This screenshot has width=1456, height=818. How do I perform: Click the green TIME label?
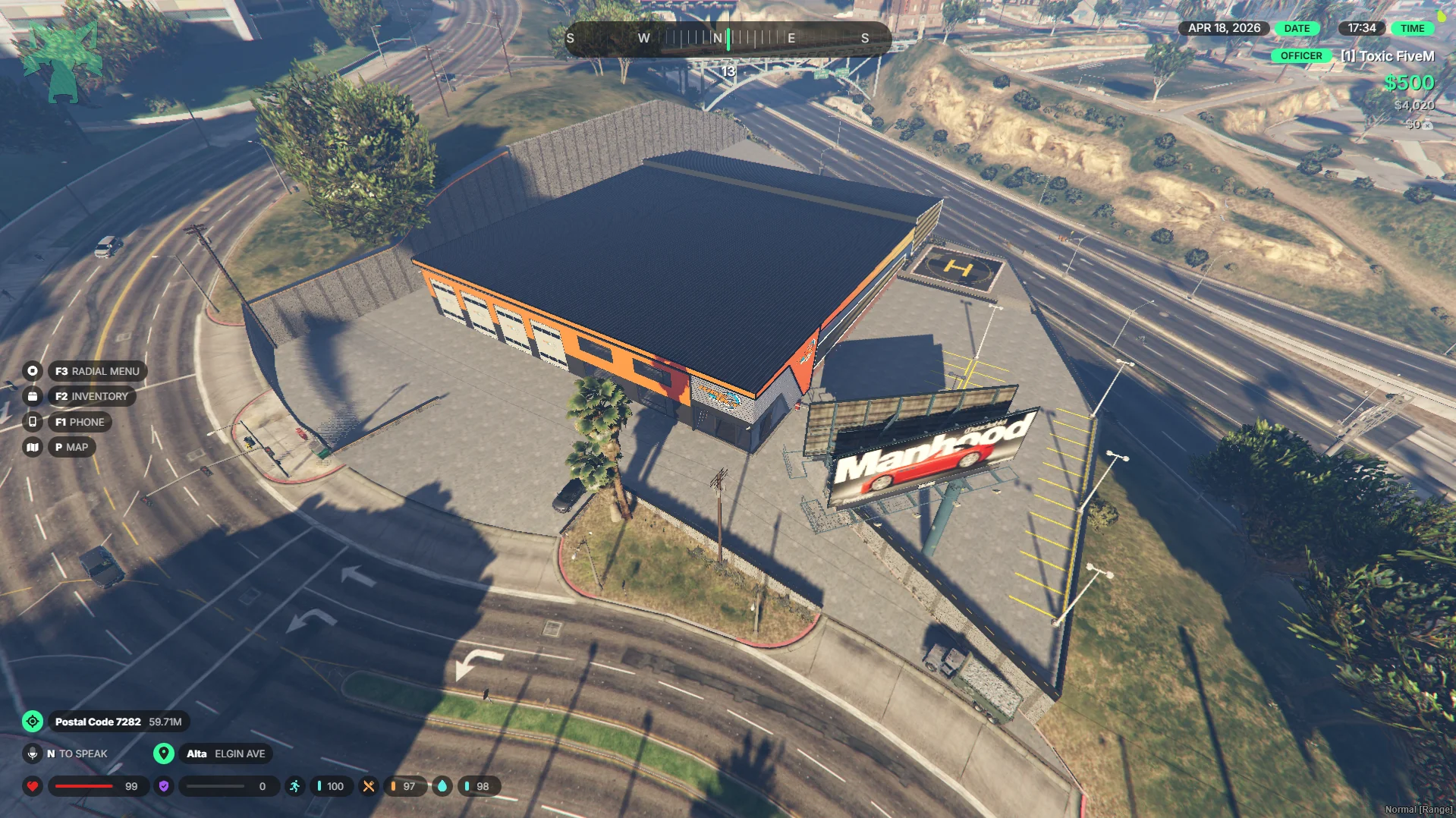[1412, 28]
